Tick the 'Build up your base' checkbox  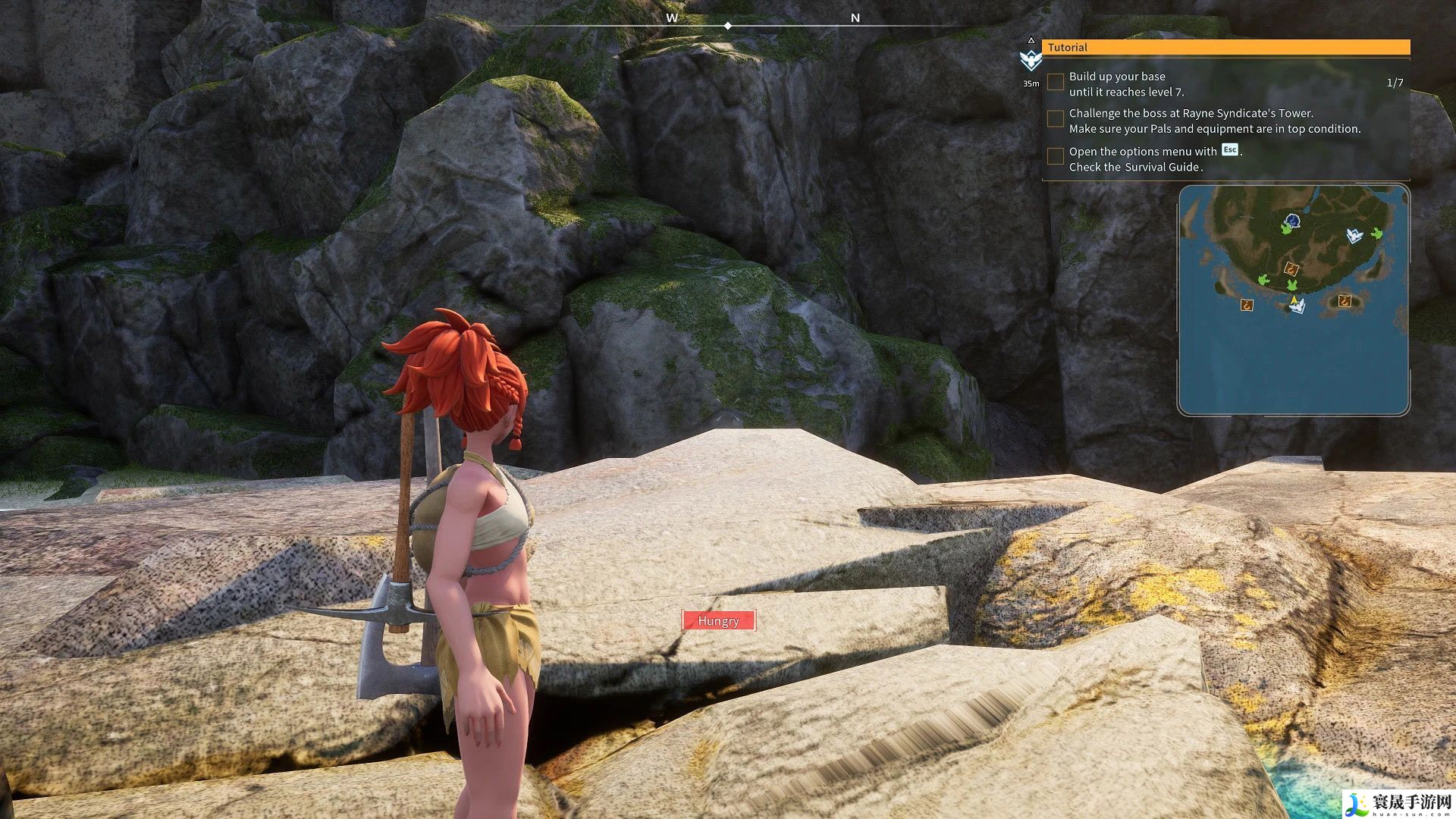point(1055,82)
